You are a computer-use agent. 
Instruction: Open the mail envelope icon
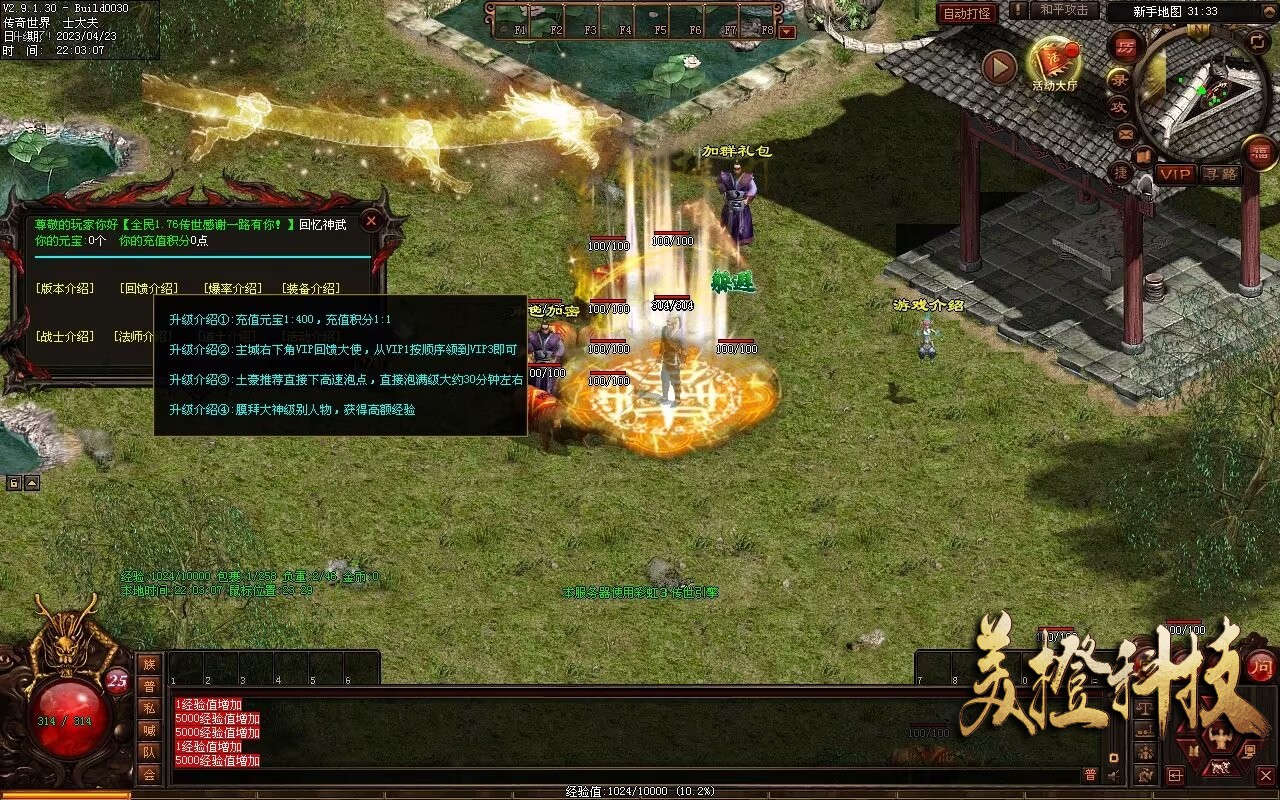pos(1126,133)
